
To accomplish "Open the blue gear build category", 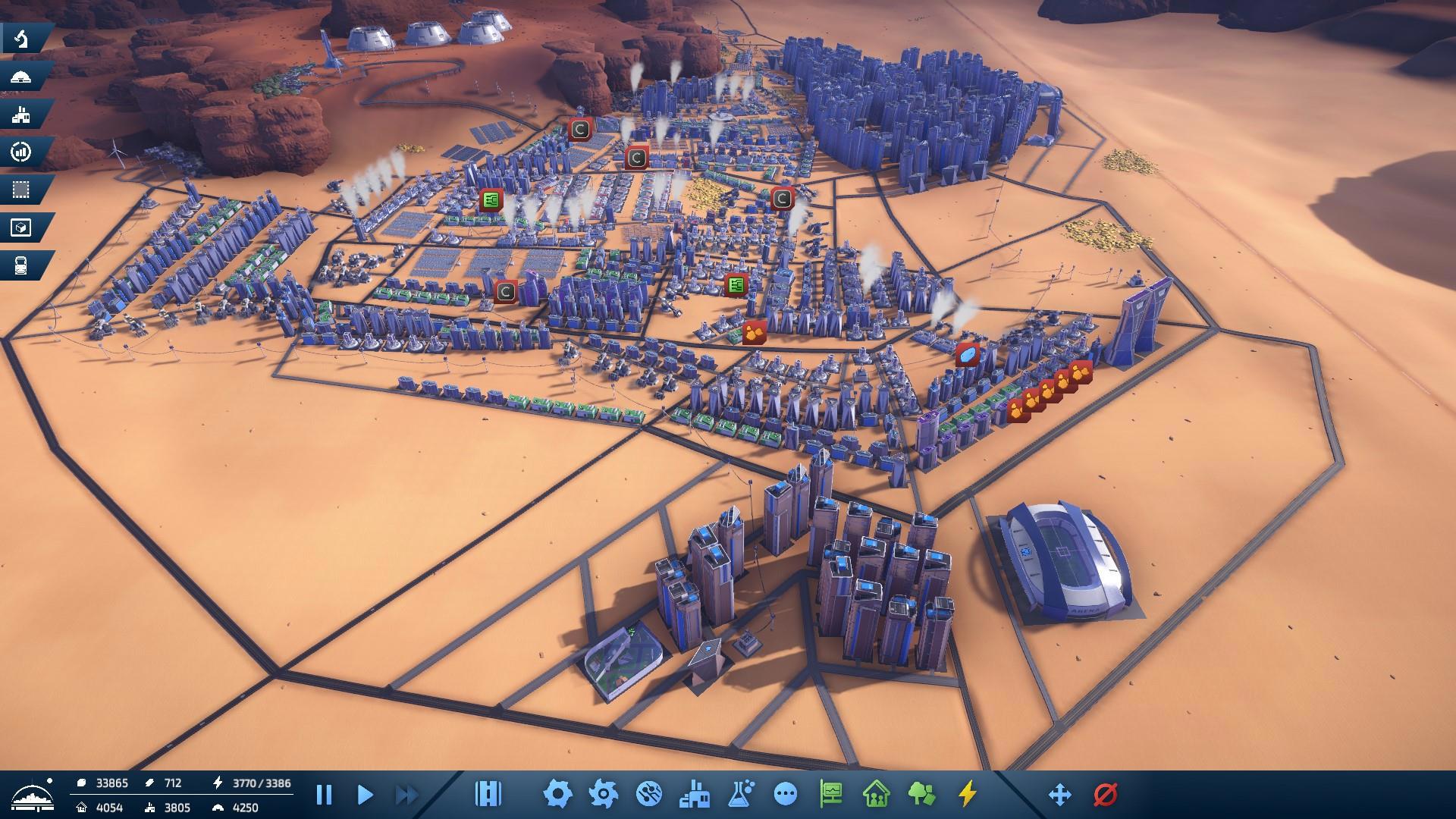I will coord(557,794).
